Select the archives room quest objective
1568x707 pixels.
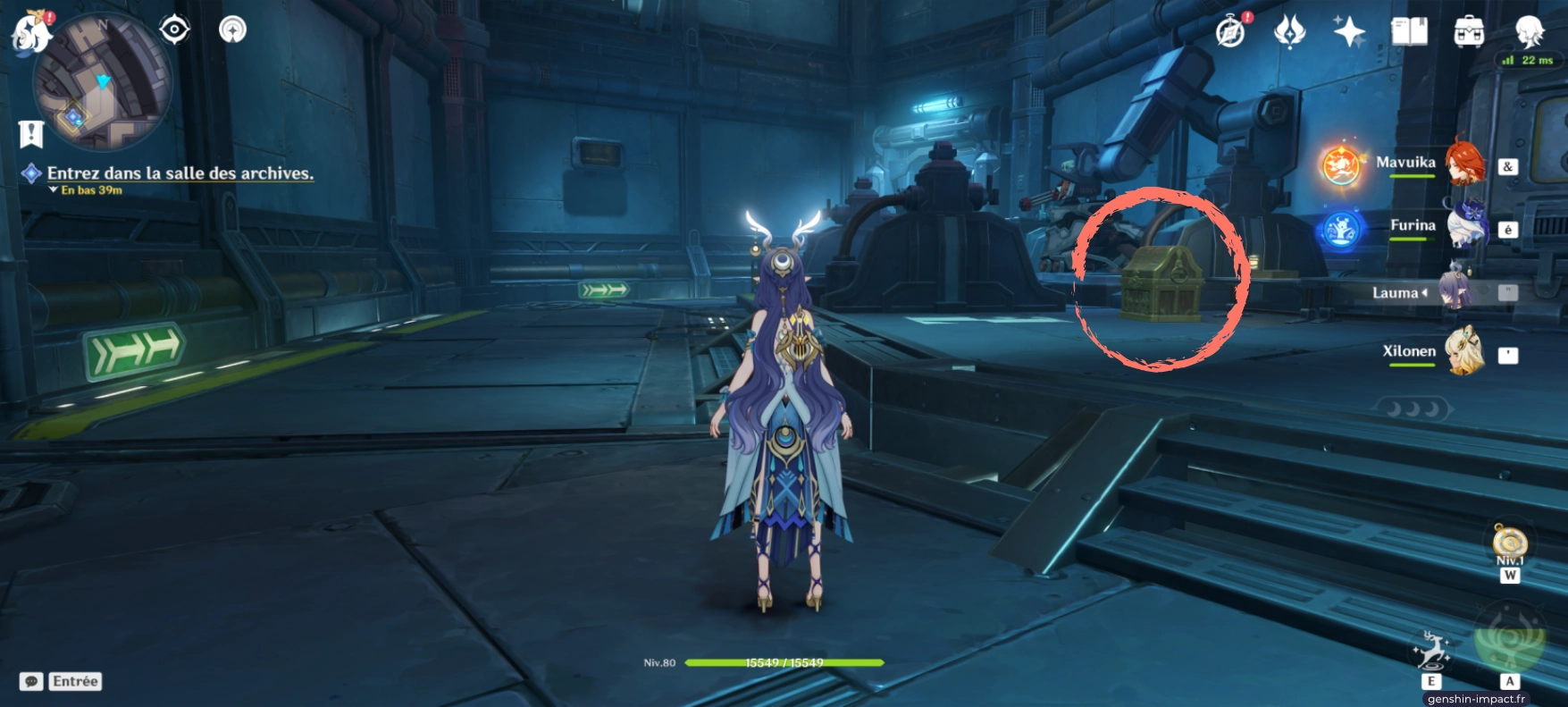(x=180, y=173)
